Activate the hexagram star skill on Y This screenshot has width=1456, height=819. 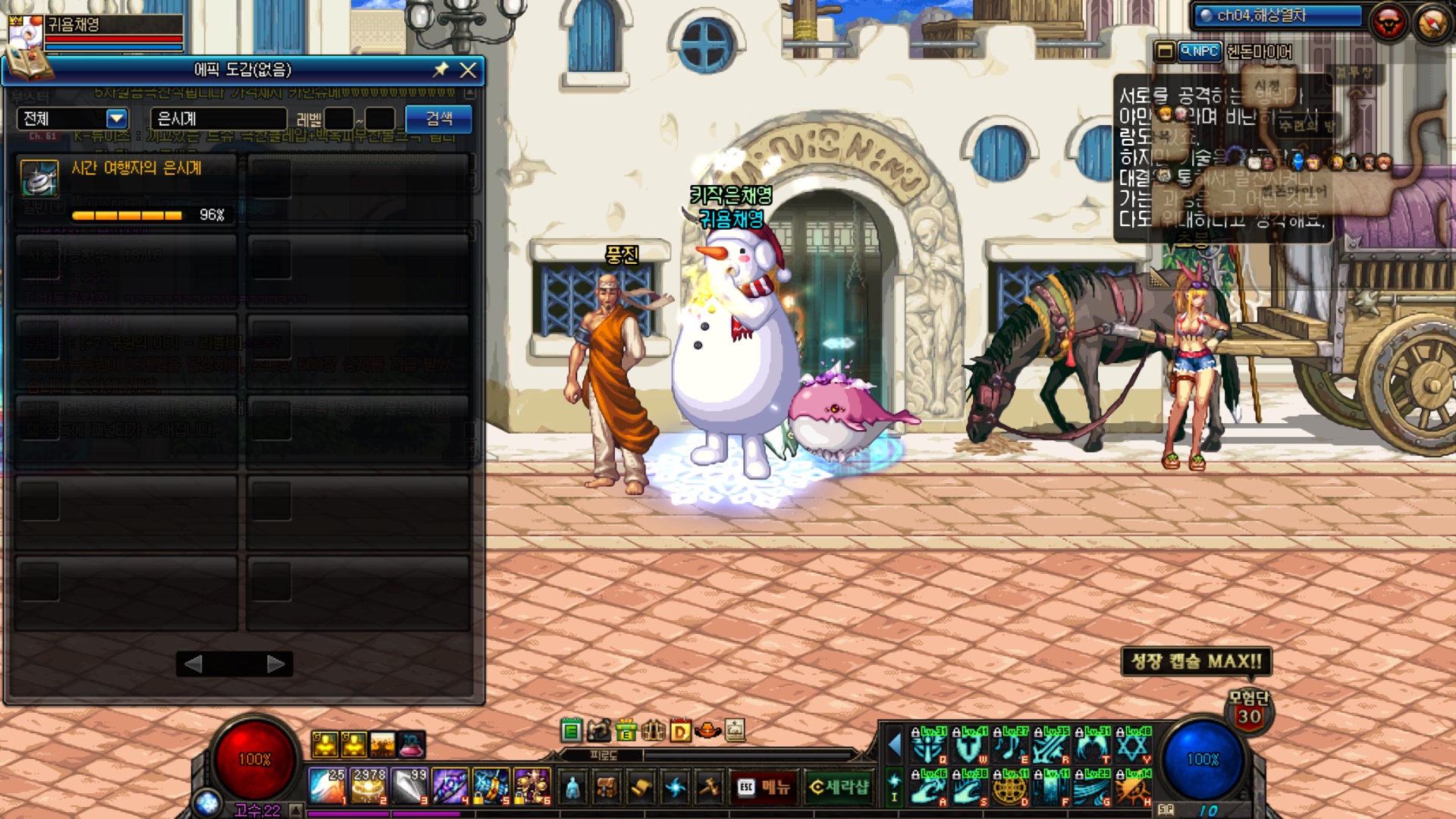click(x=1133, y=746)
